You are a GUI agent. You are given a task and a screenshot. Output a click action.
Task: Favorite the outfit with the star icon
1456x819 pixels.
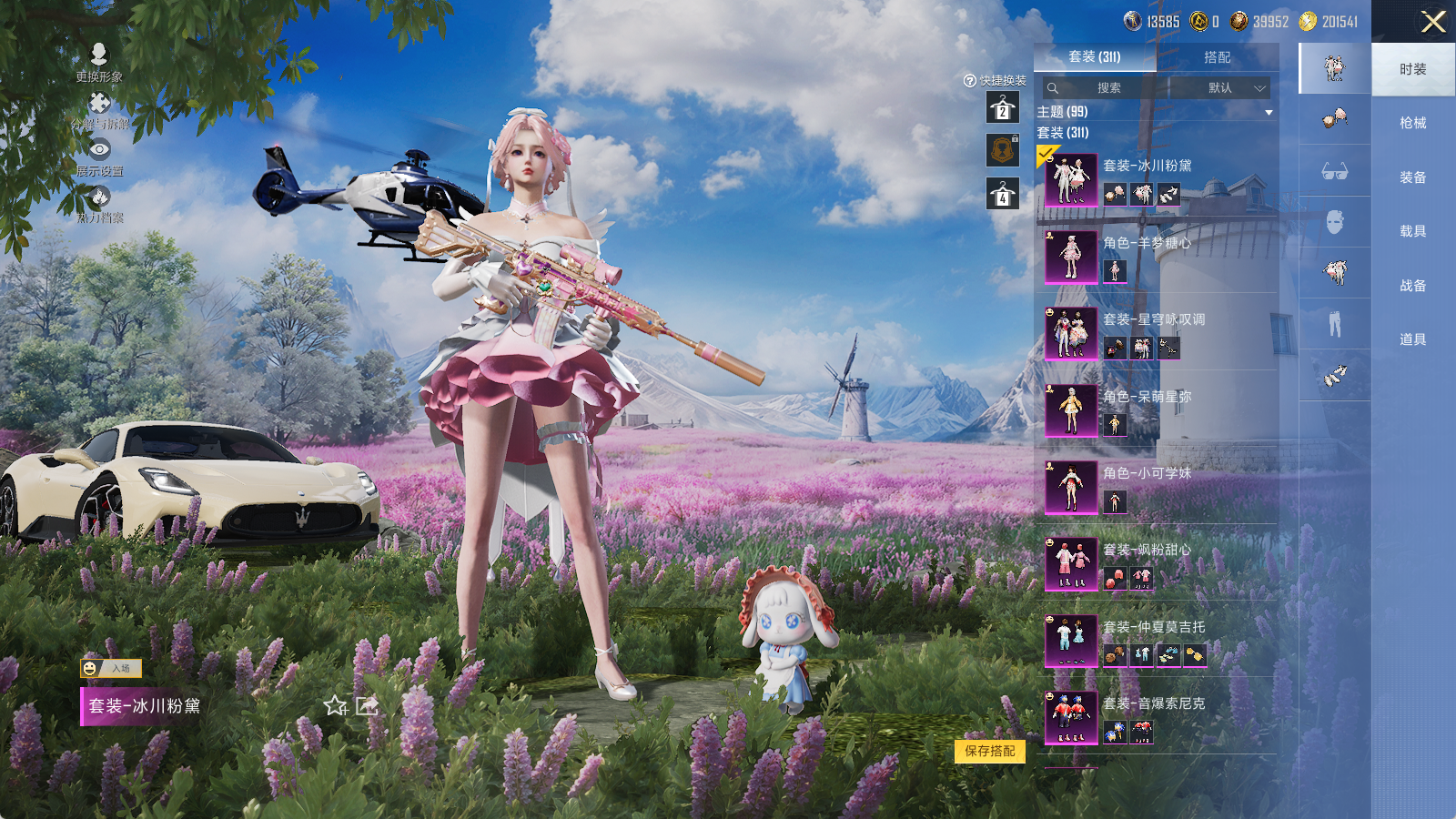point(335,706)
